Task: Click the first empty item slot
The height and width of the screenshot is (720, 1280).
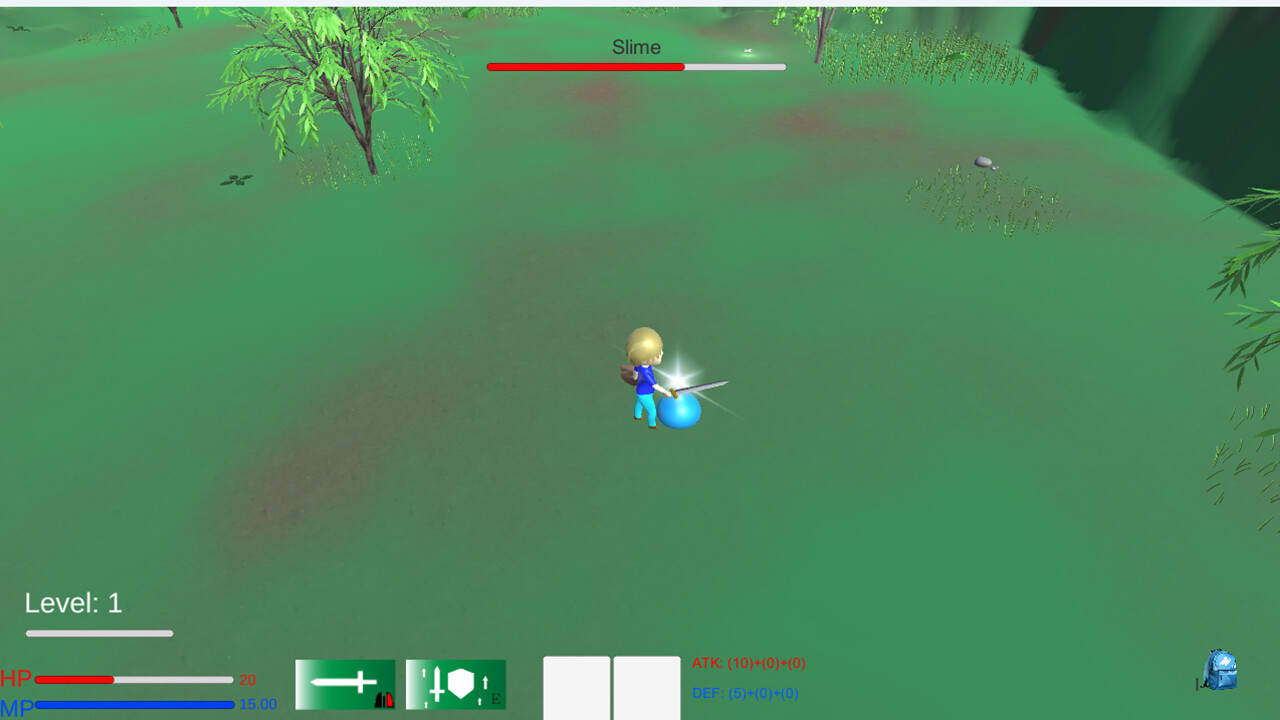Action: click(x=576, y=689)
